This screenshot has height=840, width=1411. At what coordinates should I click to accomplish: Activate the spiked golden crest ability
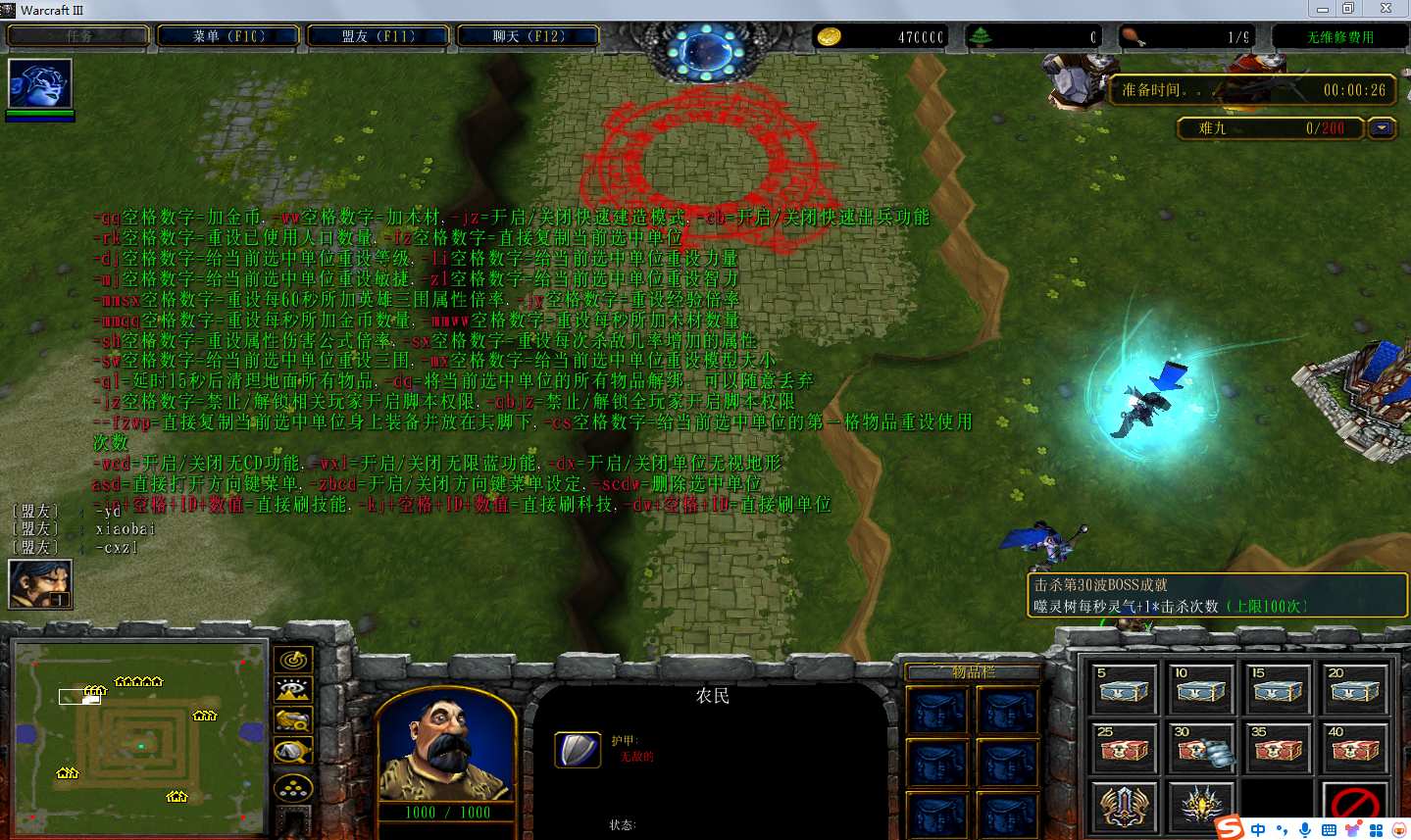pos(1200,807)
